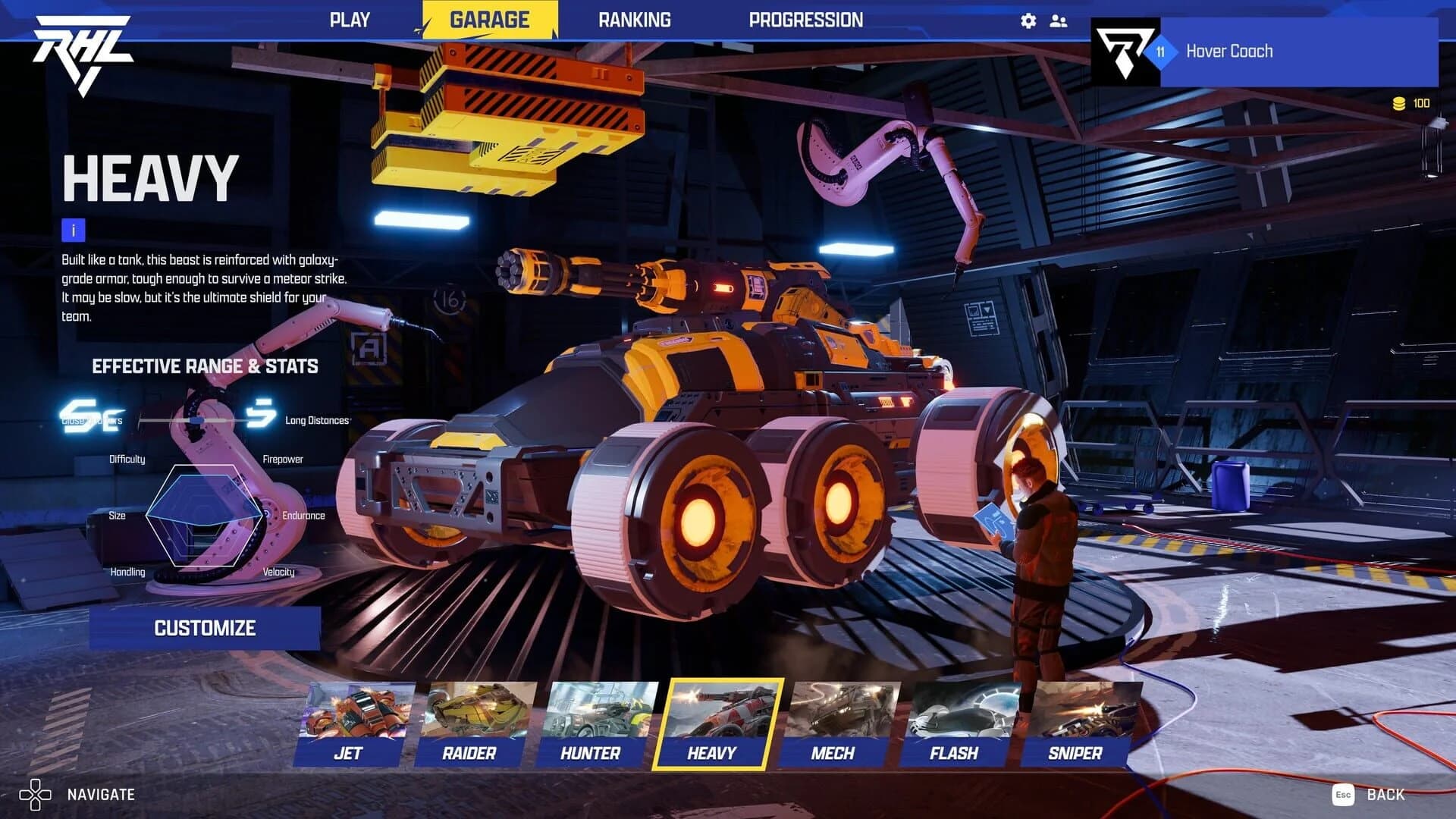This screenshot has height=819, width=1456.
Task: Open the level 11 rank badge
Action: (1160, 52)
